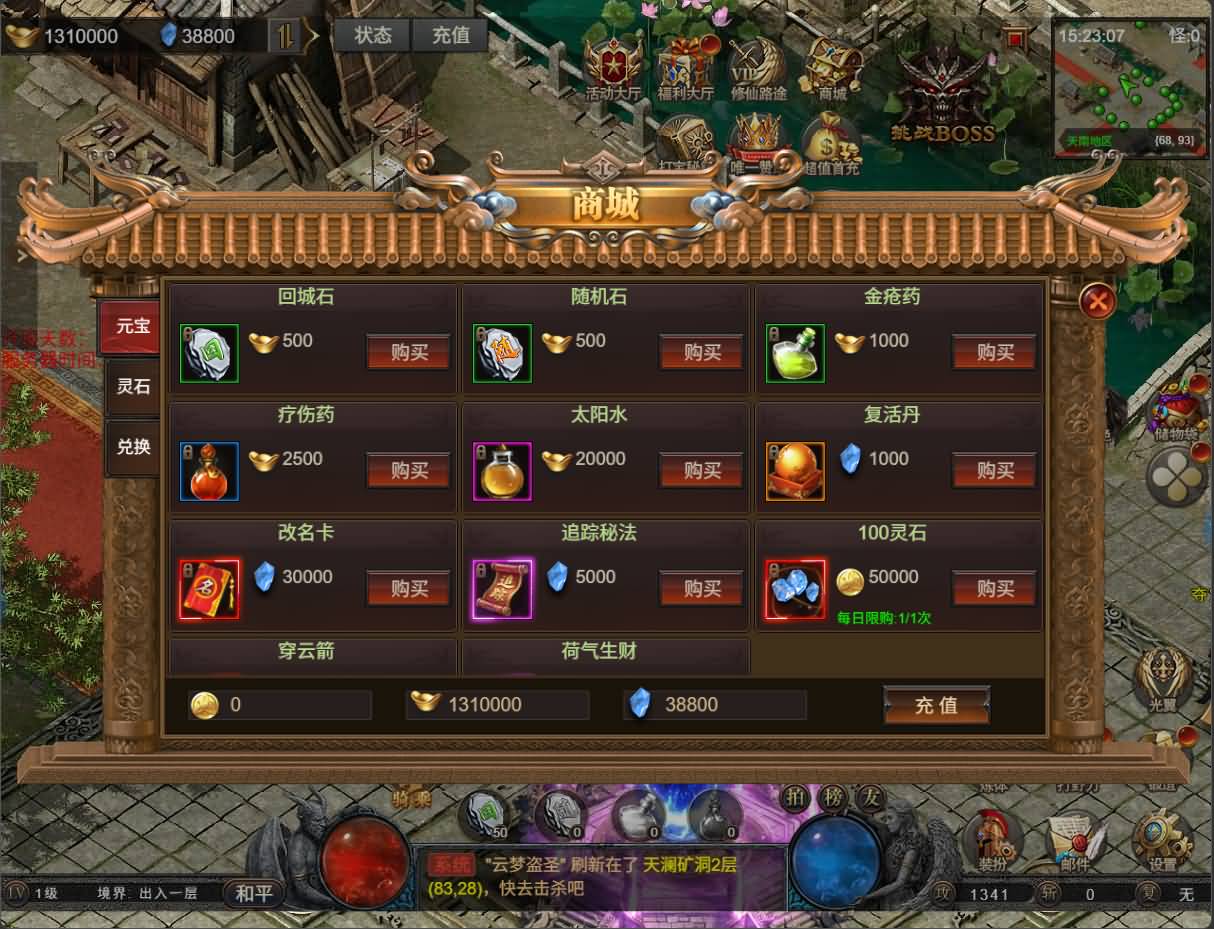This screenshot has width=1214, height=929.
Task: Open the 福利大厅 welfare hall gift icon
Action: 686,70
